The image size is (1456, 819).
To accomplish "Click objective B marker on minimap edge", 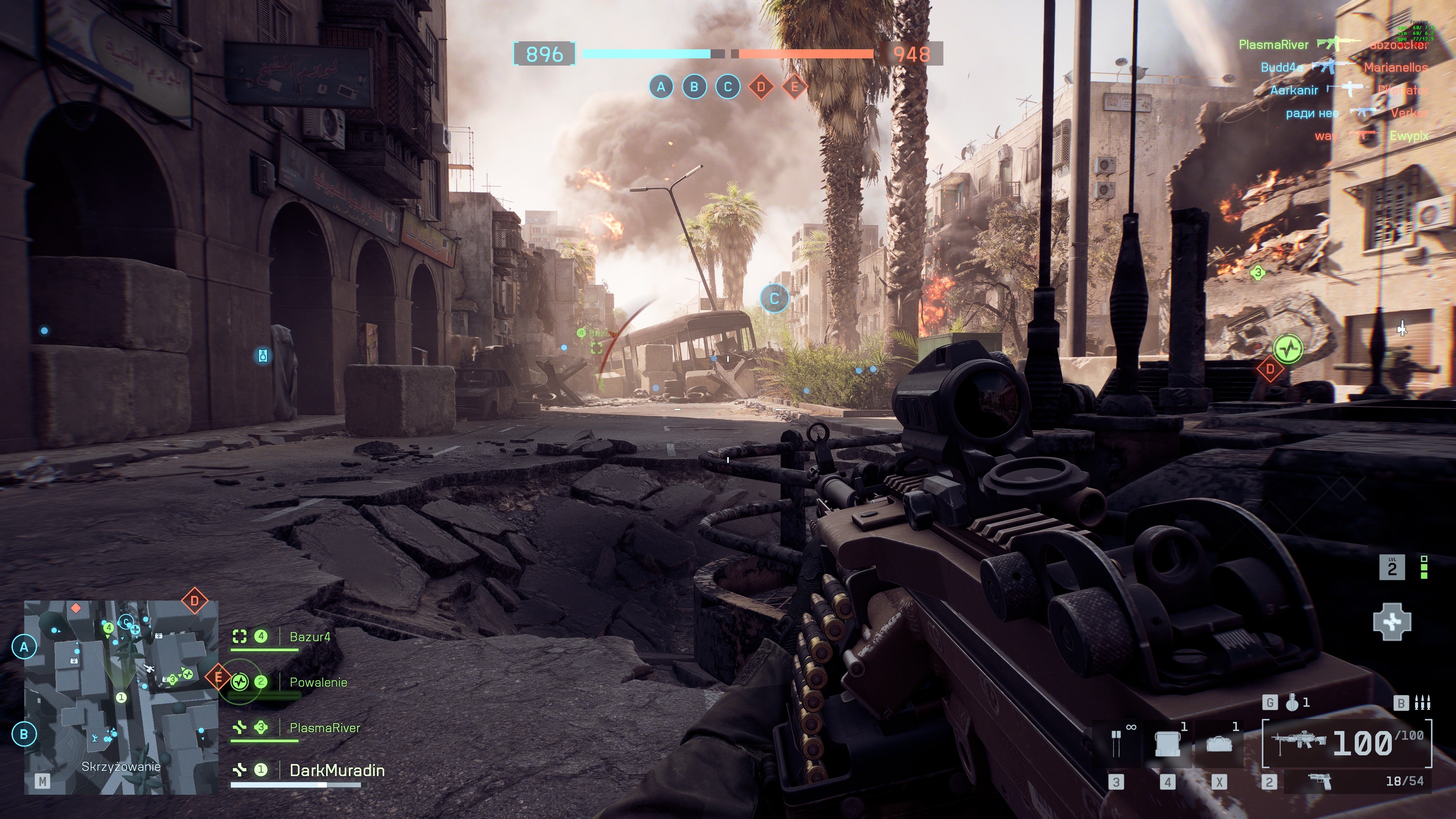I will click(24, 734).
